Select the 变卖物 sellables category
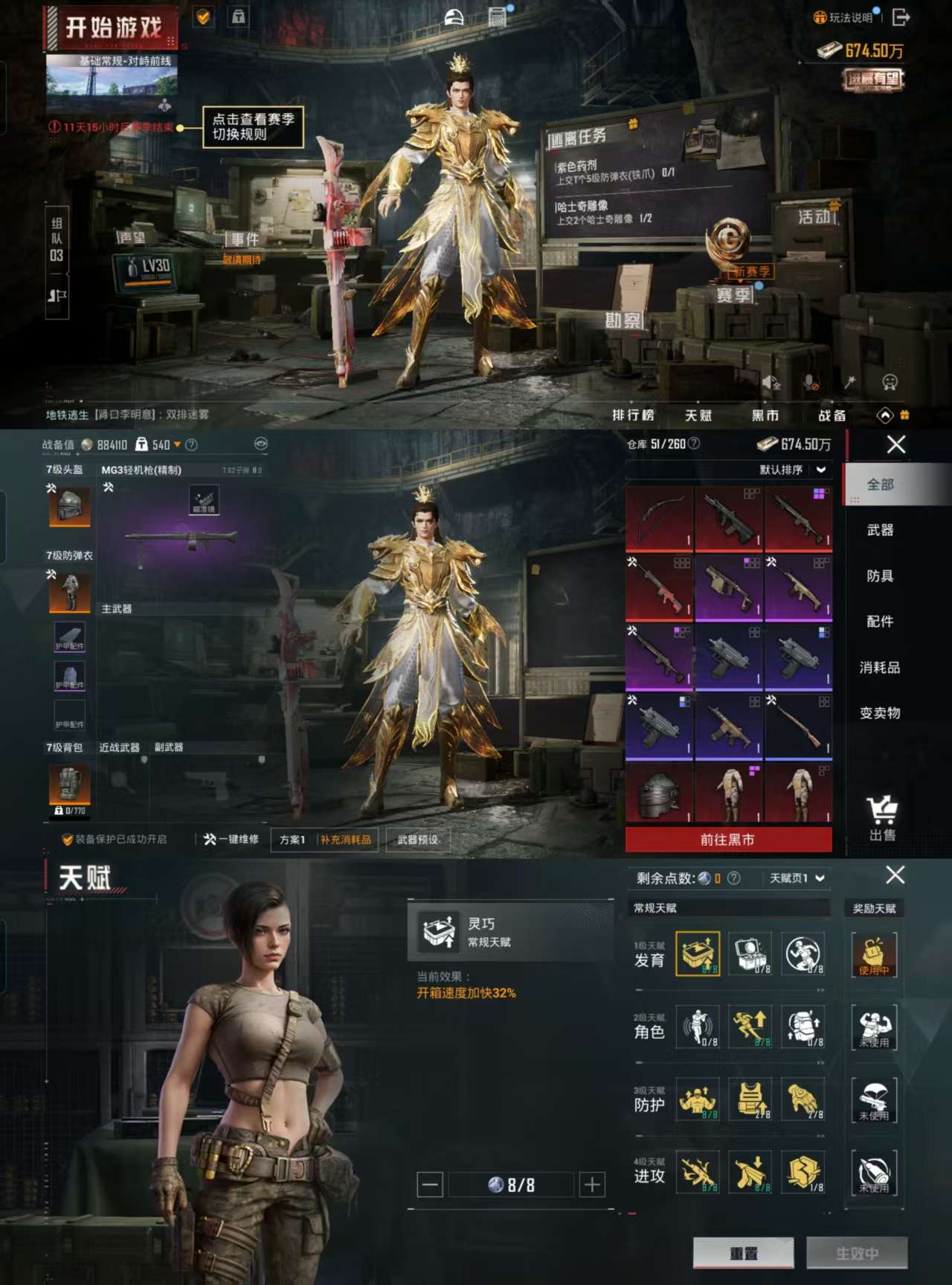This screenshot has width=952, height=1285. pos(880,712)
